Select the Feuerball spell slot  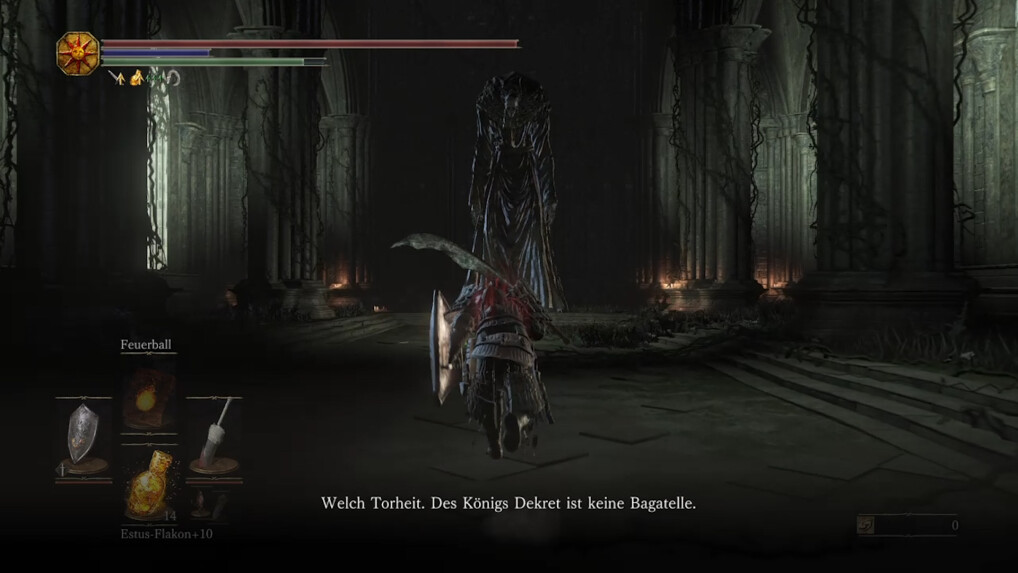[148, 395]
